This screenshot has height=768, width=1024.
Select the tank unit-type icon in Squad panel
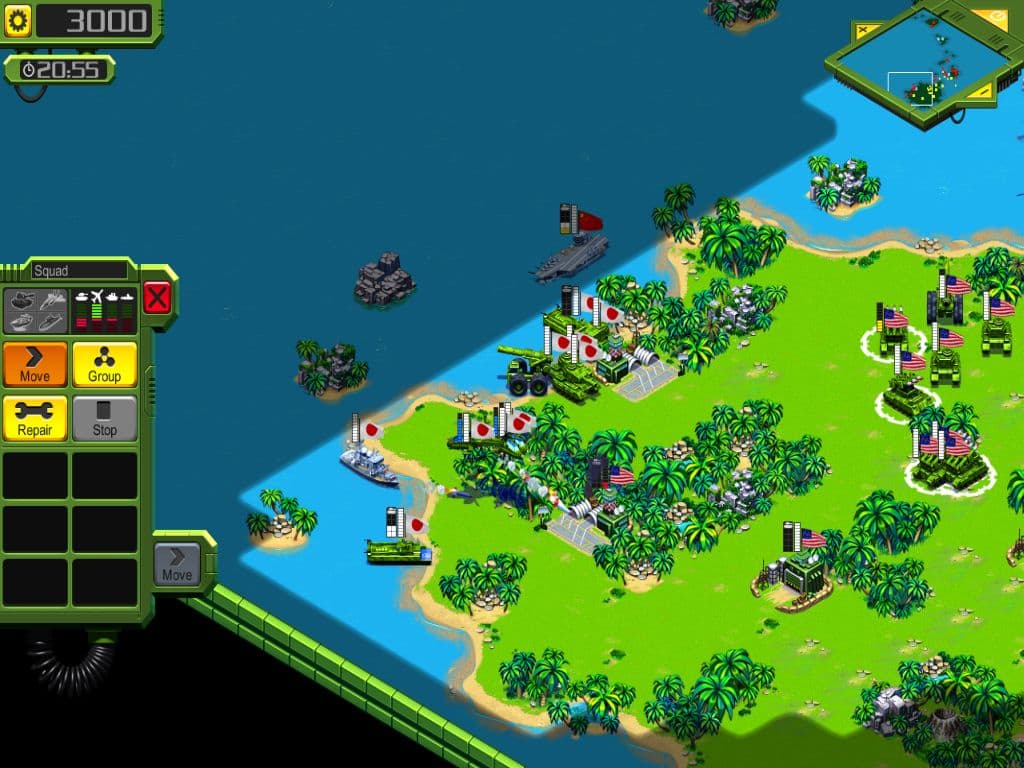[x=22, y=299]
